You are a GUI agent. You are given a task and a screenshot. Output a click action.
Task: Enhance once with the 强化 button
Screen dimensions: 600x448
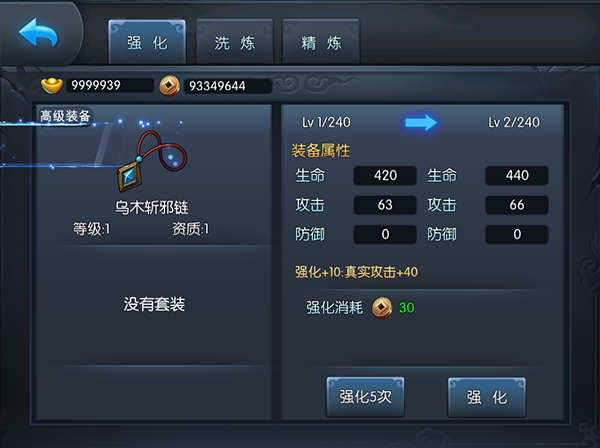tap(487, 396)
